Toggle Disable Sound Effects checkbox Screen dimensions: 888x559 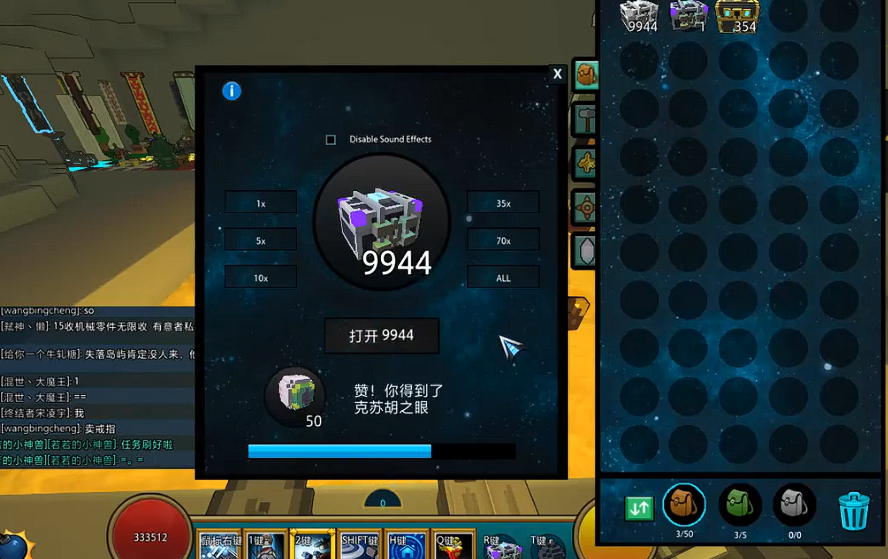click(x=331, y=140)
